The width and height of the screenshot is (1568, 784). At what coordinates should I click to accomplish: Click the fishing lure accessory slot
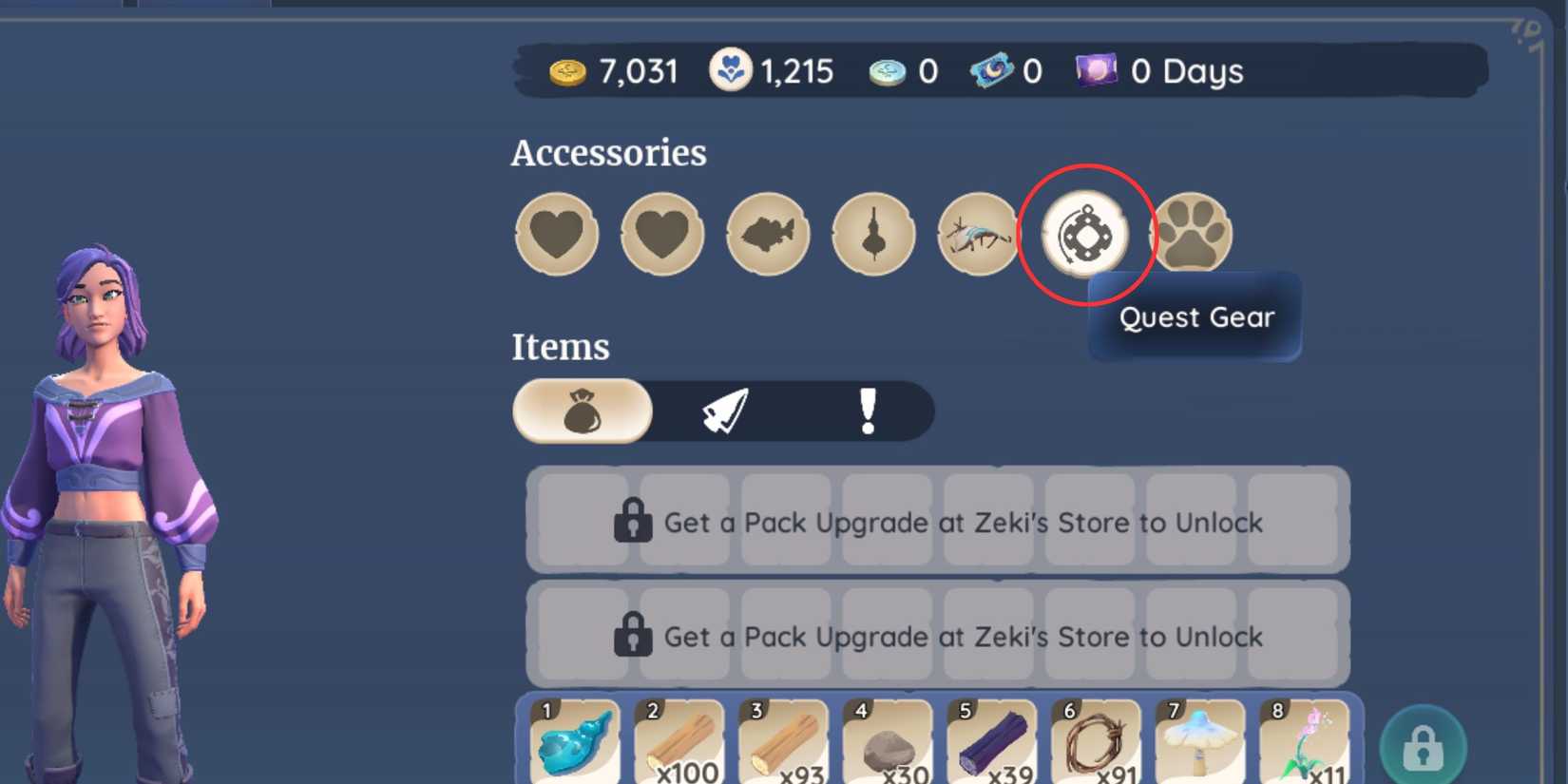[872, 235]
